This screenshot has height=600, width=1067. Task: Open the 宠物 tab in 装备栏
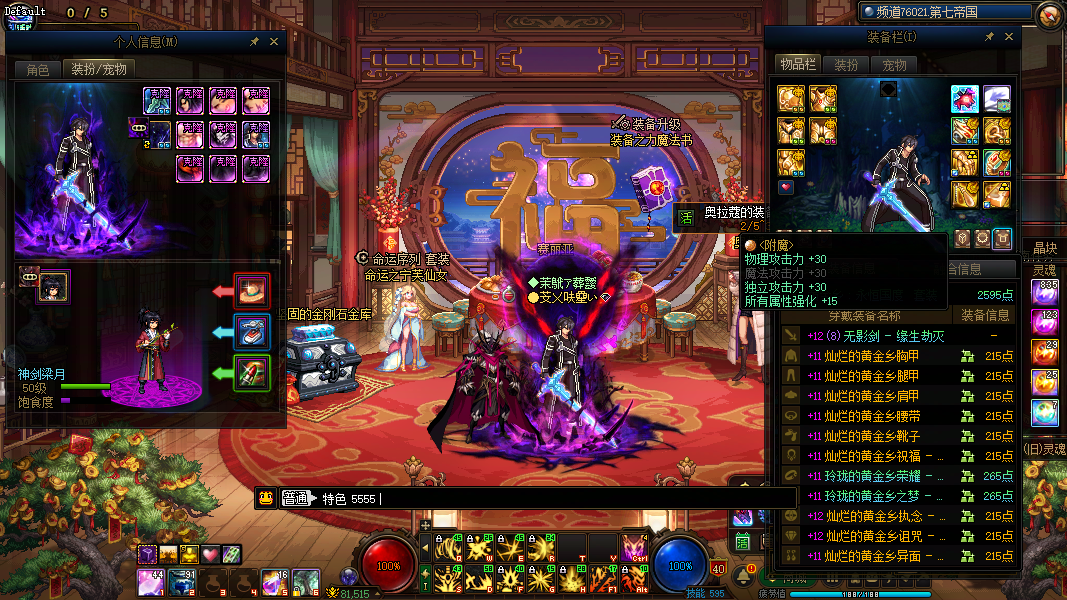click(893, 65)
